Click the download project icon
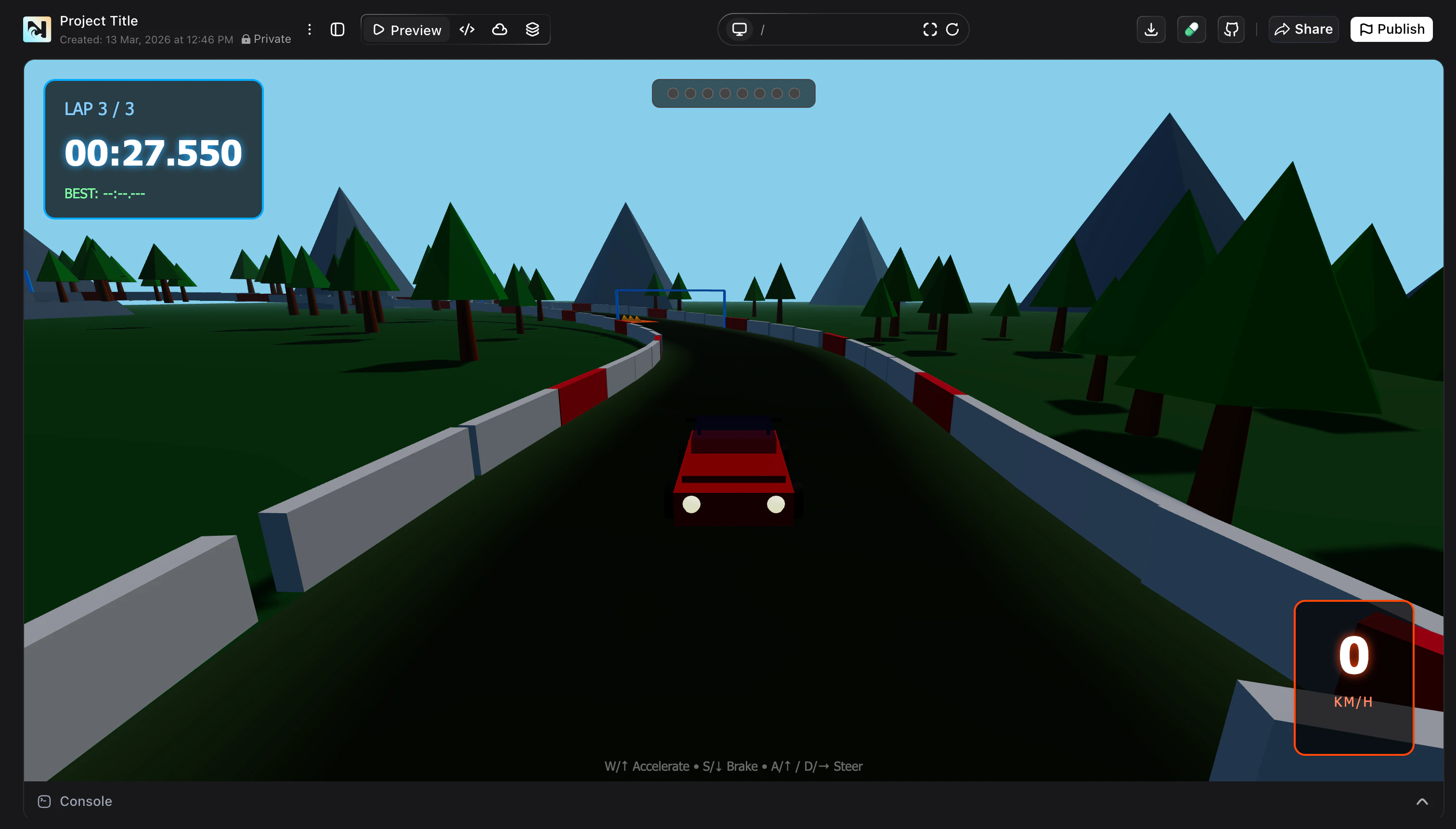 (x=1151, y=29)
